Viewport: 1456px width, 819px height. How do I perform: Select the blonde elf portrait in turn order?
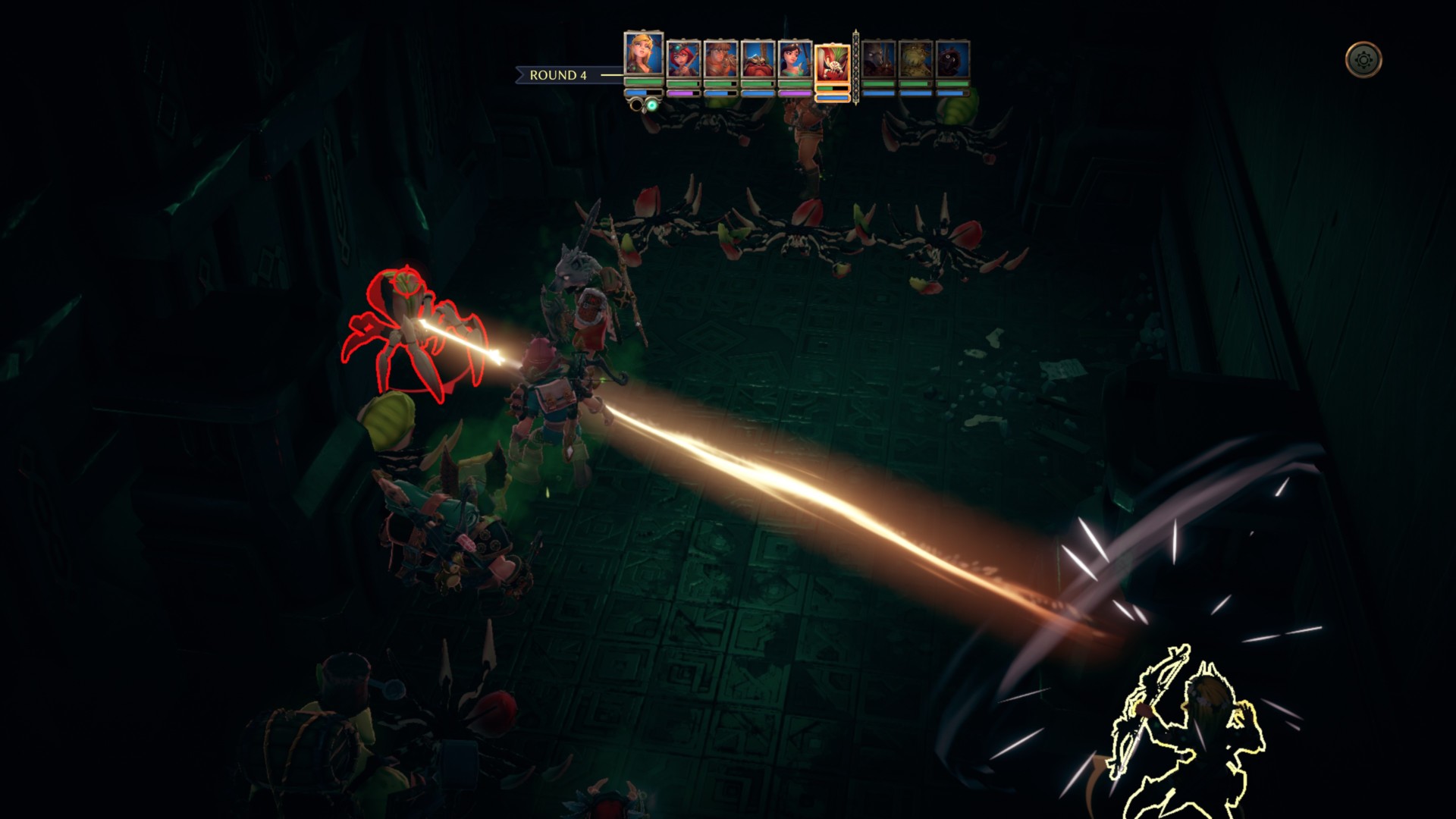(x=643, y=53)
